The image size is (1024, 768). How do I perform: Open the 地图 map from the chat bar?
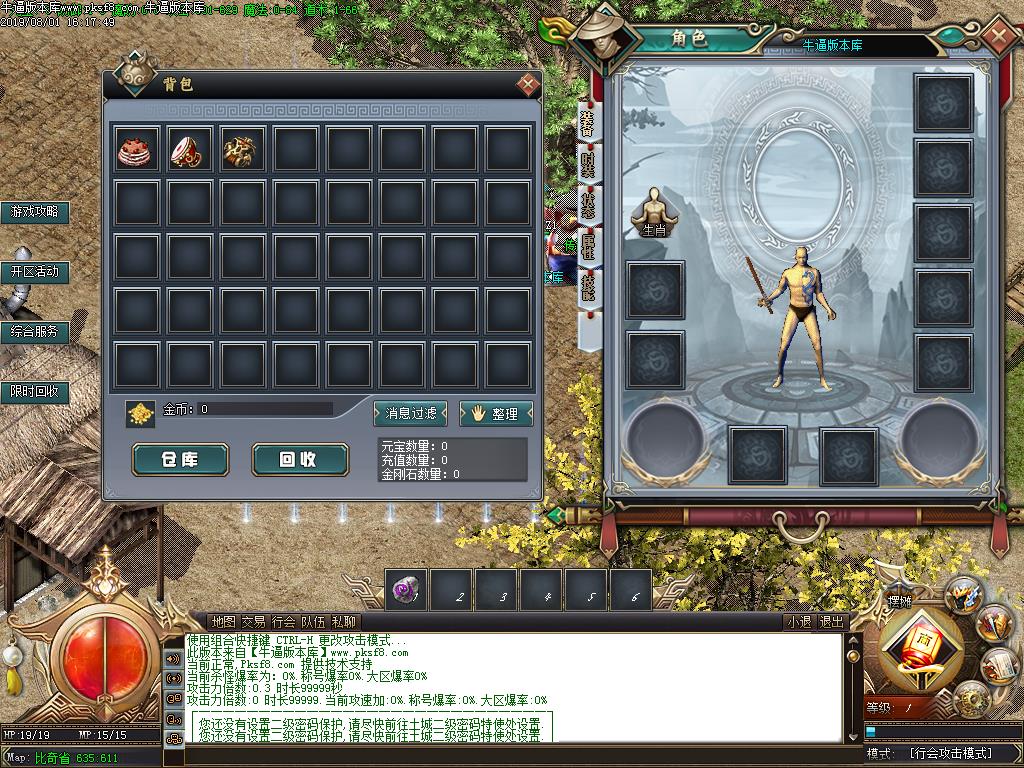click(223, 621)
